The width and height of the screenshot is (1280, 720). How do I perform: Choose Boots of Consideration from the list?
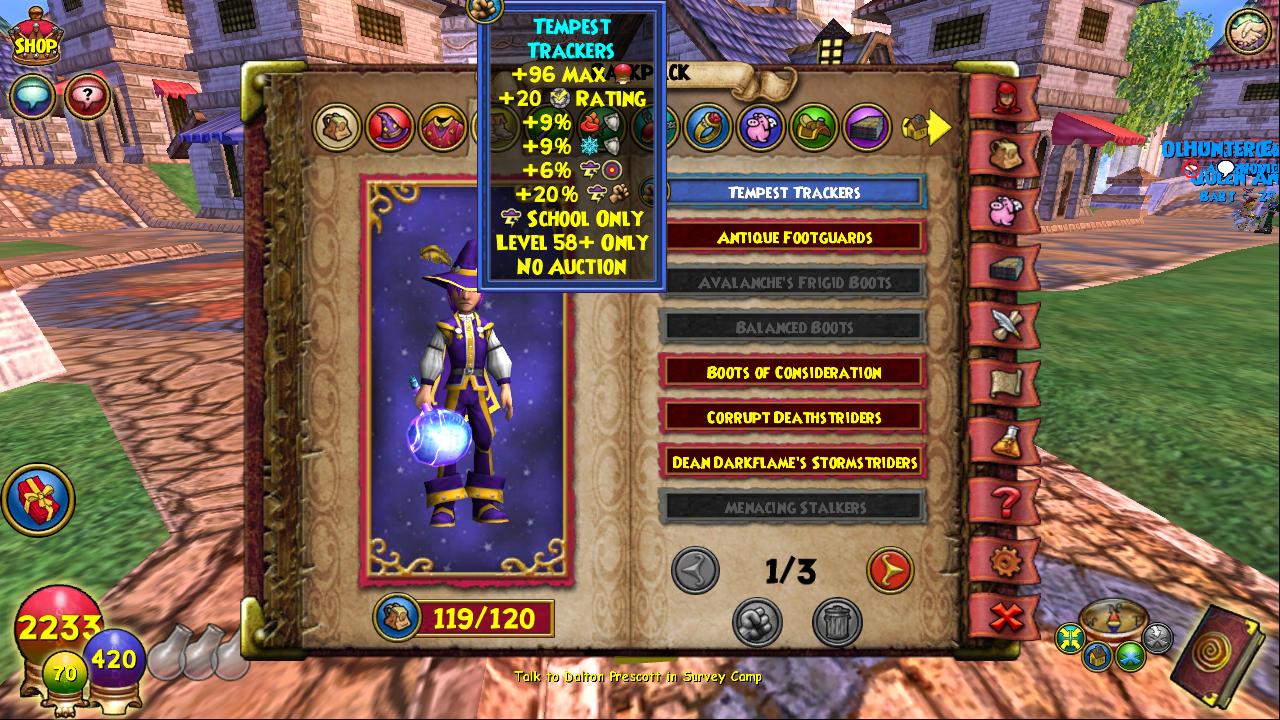tap(794, 373)
